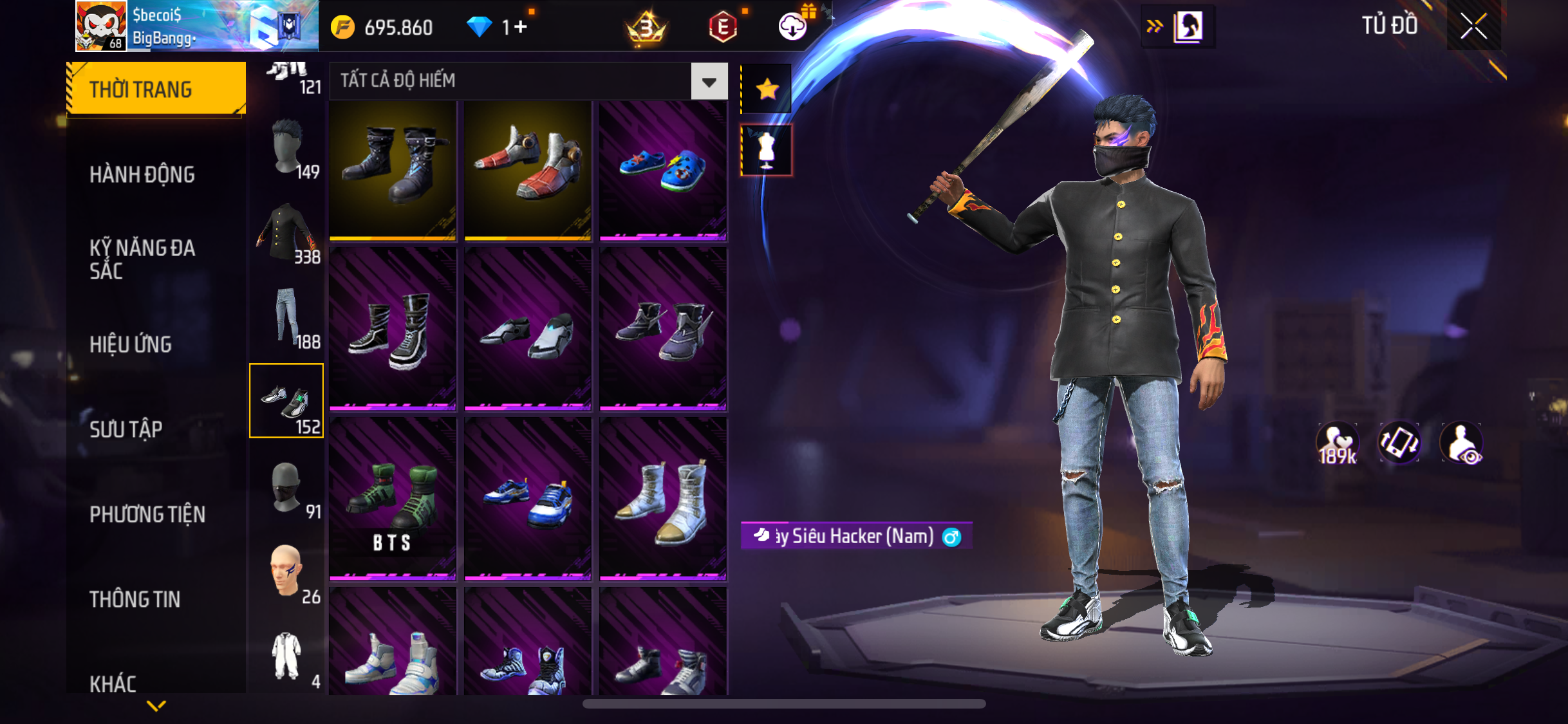Show the PHƯƠNG TIỆN category

(x=147, y=514)
